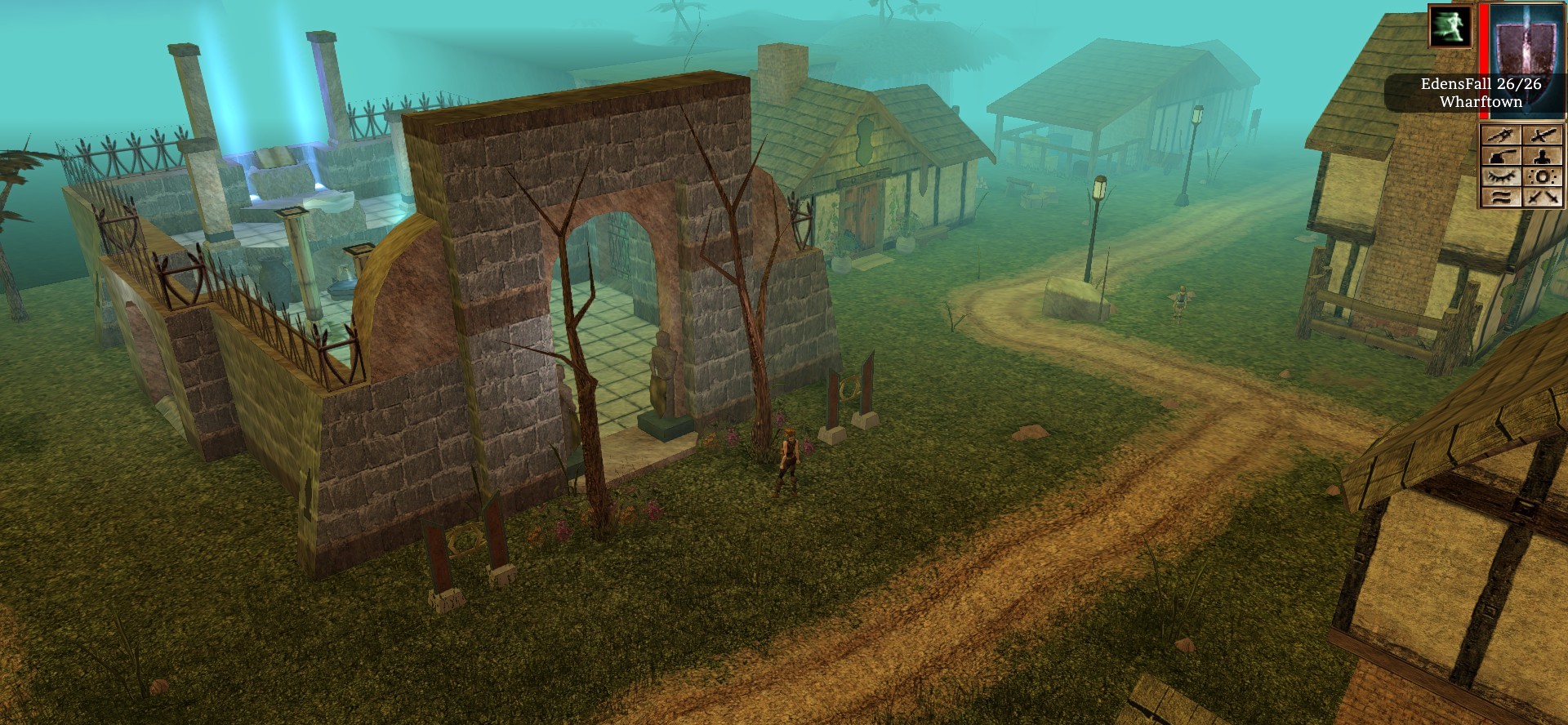Click the single sword button
Screen dimensions: 1568x725
pyautogui.click(x=1543, y=136)
